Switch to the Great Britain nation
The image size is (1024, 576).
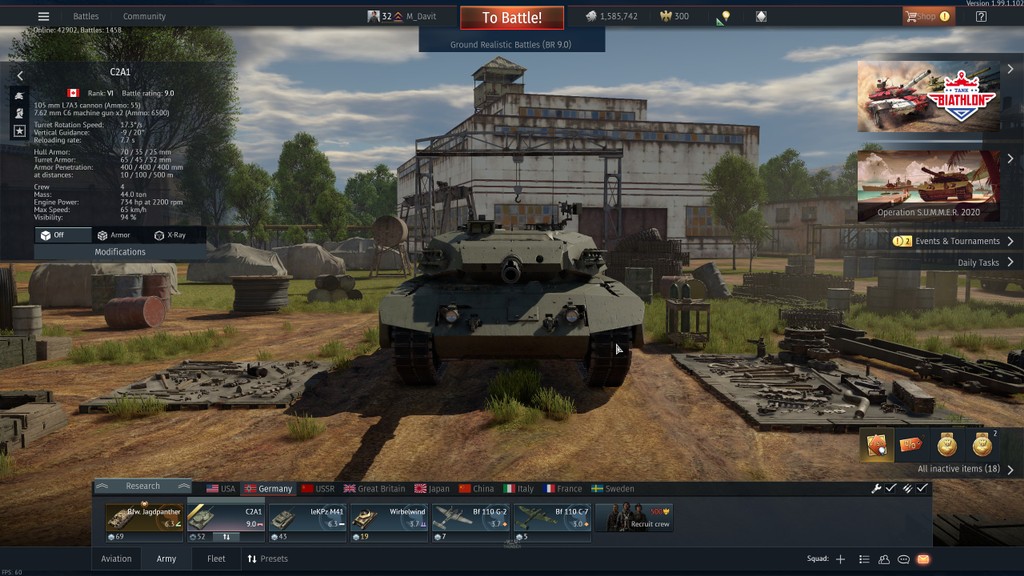click(x=375, y=489)
